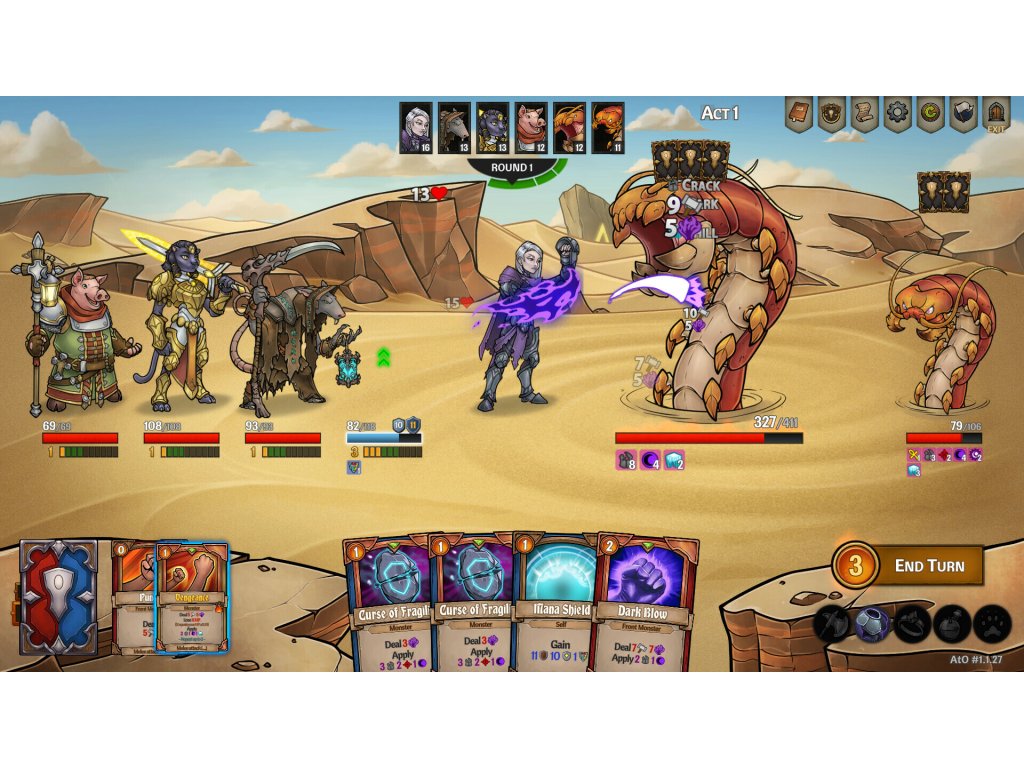The height and width of the screenshot is (768, 1024).
Task: Click the Exit door icon
Action: pyautogui.click(x=995, y=114)
